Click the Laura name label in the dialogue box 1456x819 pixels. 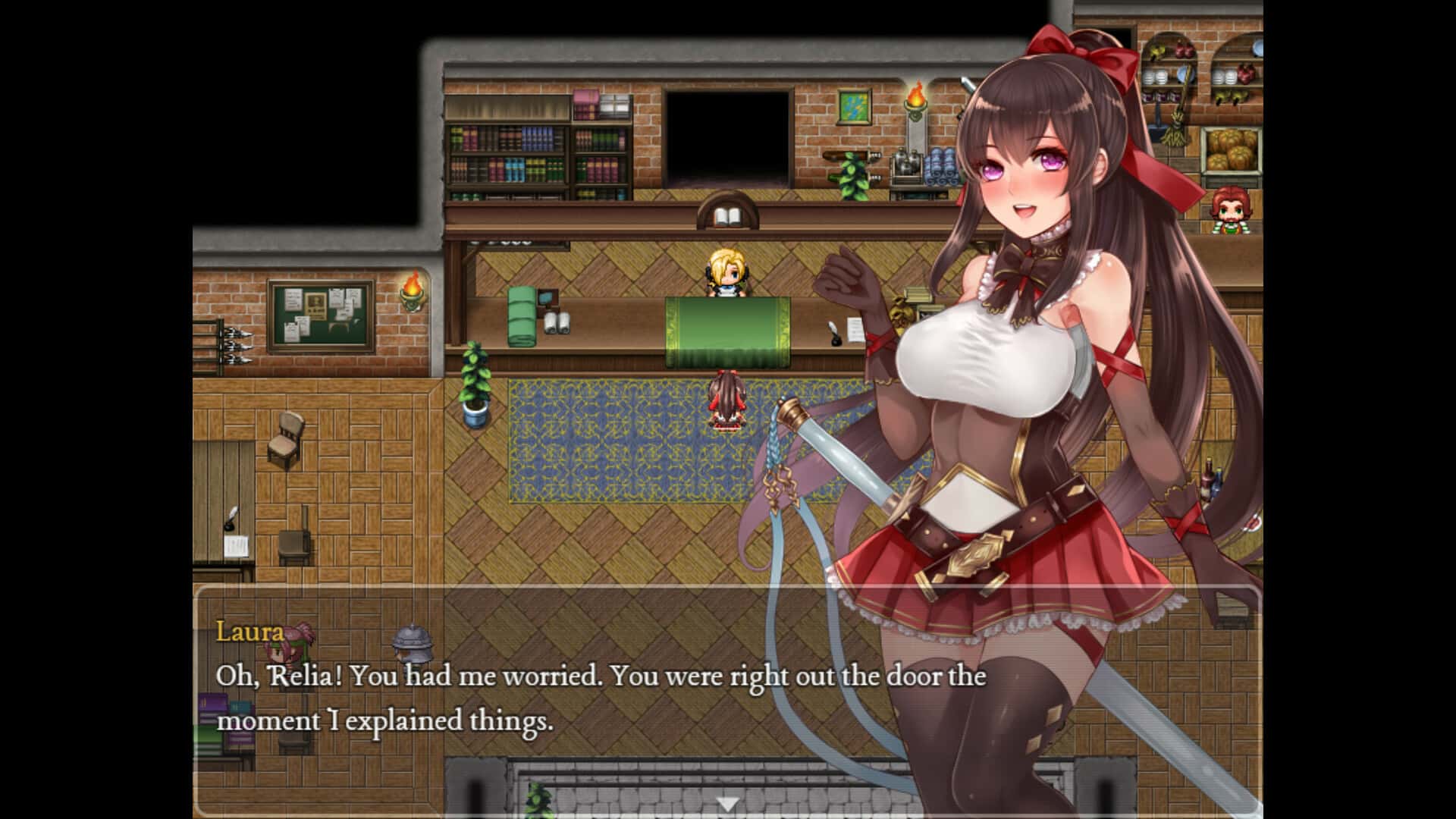[248, 631]
